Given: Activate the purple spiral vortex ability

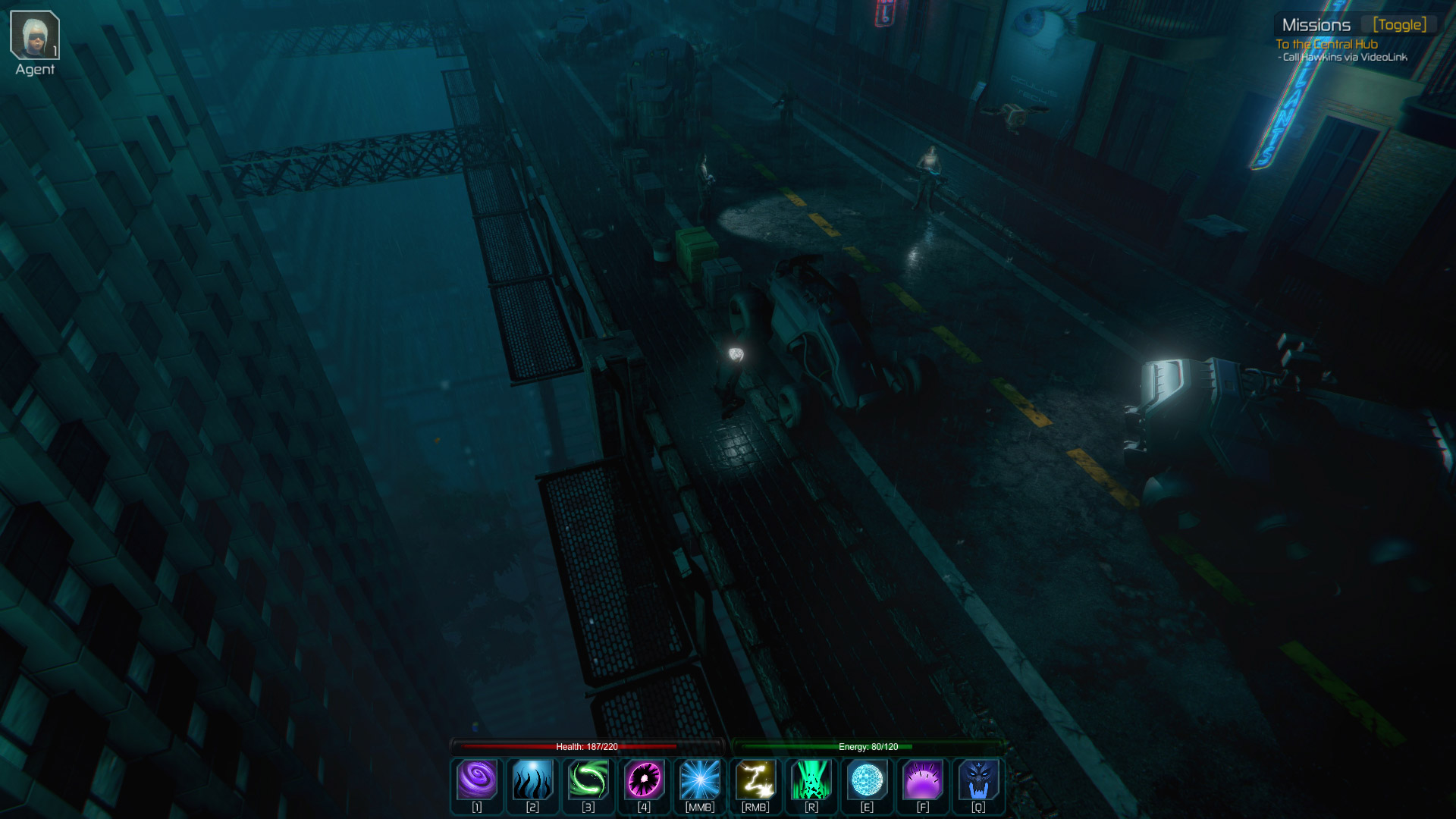Looking at the screenshot, I should [x=477, y=780].
